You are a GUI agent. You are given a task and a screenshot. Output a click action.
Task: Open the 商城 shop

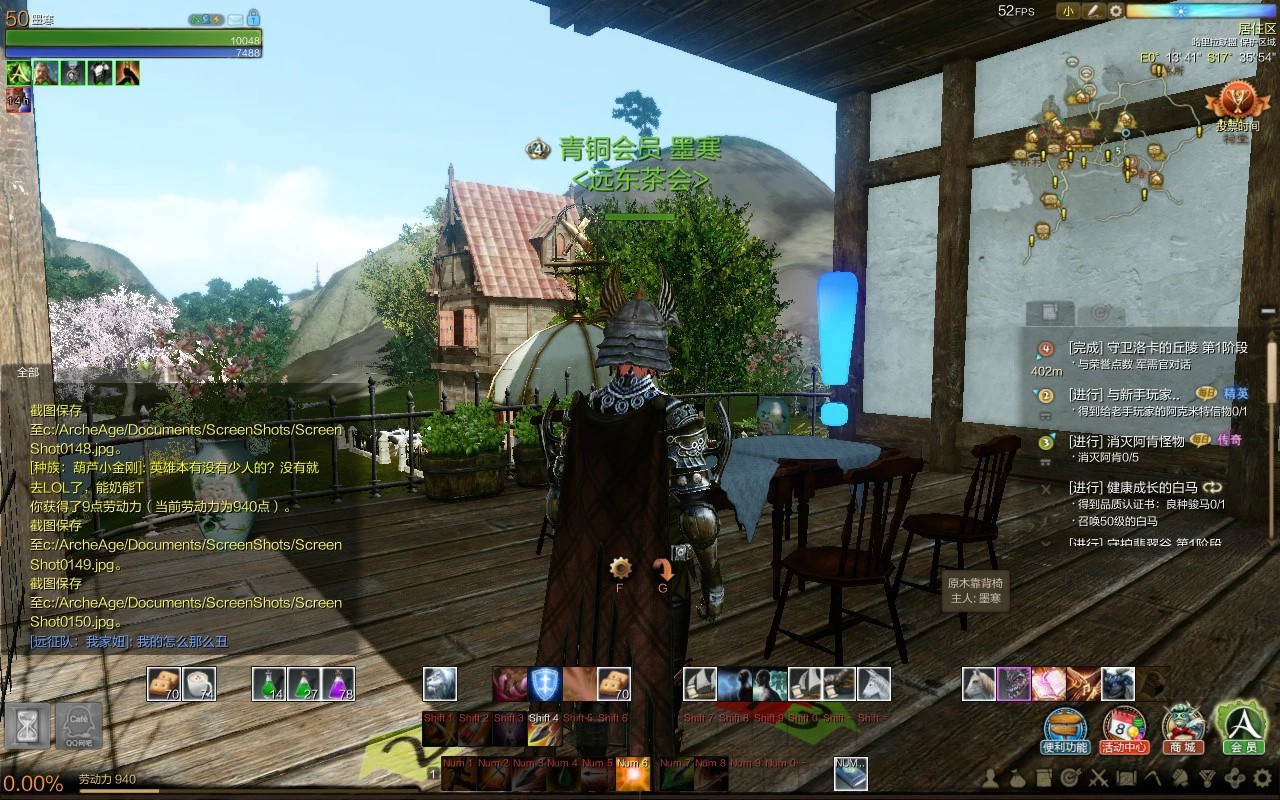tap(1183, 729)
